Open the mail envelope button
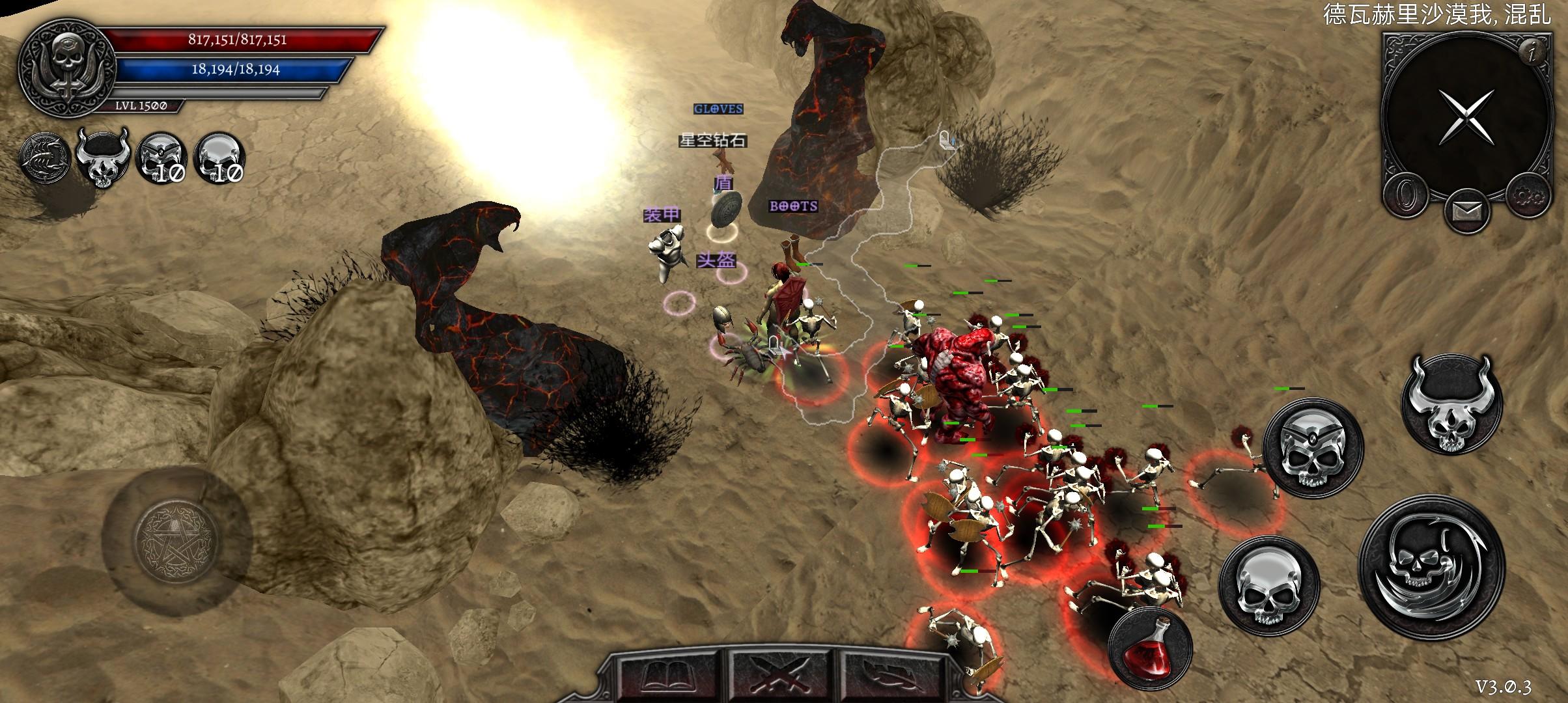 (x=1466, y=212)
